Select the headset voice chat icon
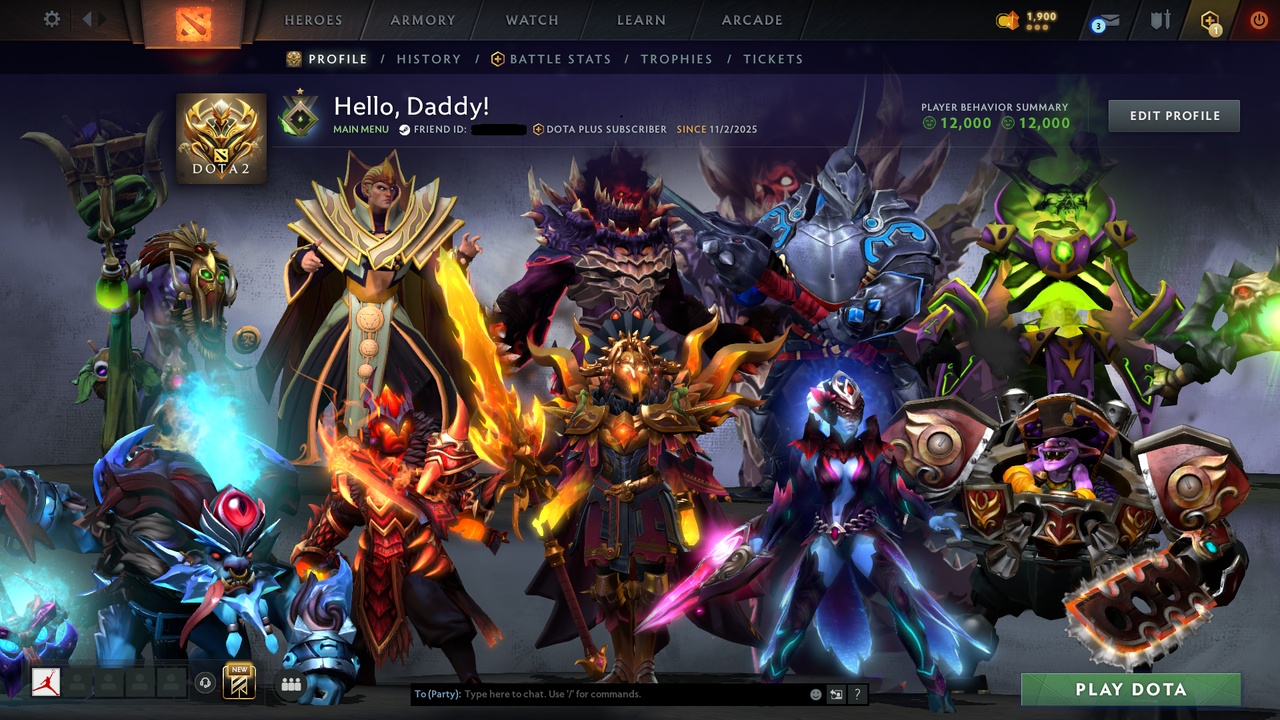Image resolution: width=1280 pixels, height=720 pixels. pyautogui.click(x=206, y=682)
